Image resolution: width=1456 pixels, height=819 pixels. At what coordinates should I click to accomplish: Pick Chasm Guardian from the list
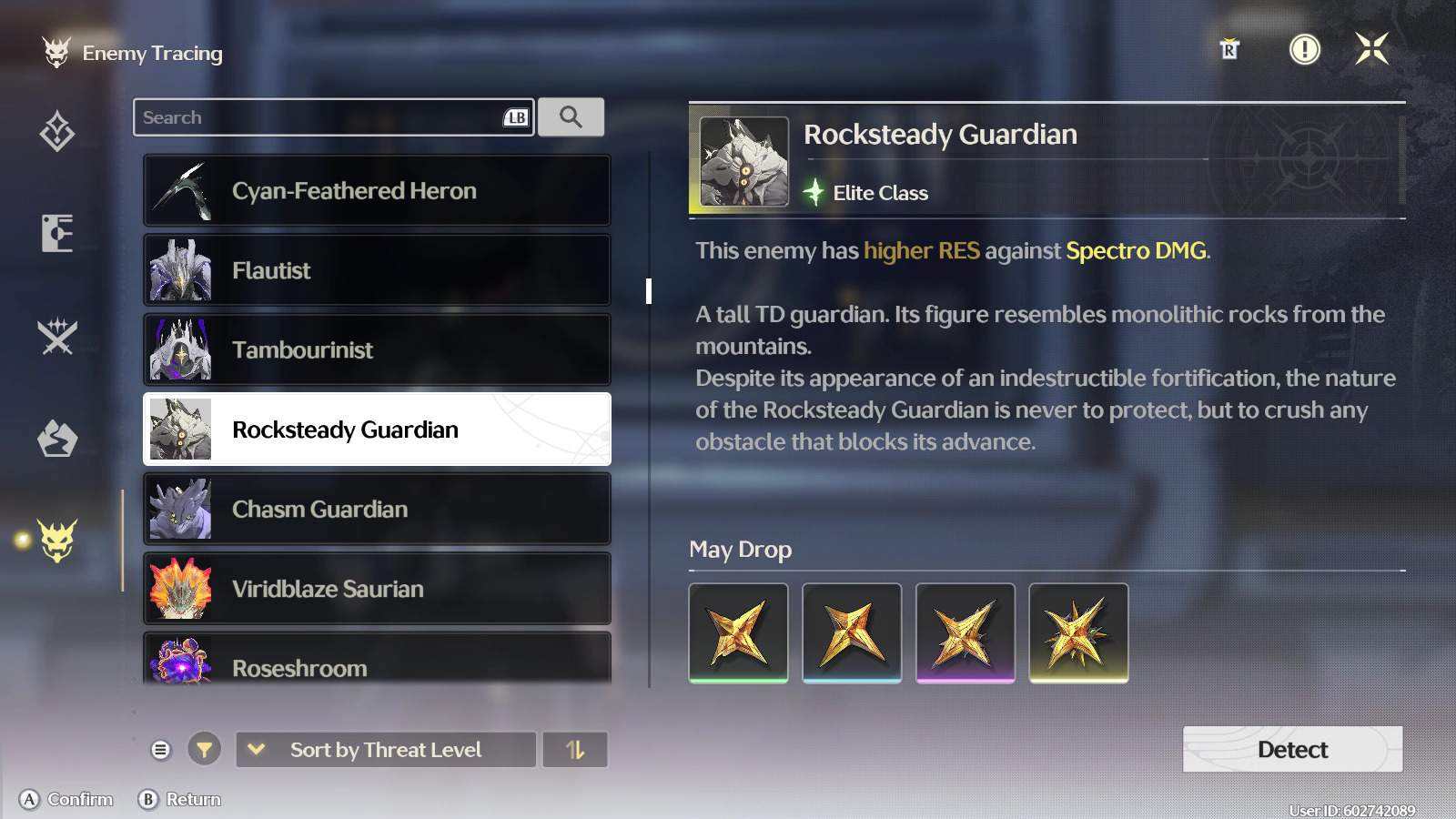[x=377, y=509]
